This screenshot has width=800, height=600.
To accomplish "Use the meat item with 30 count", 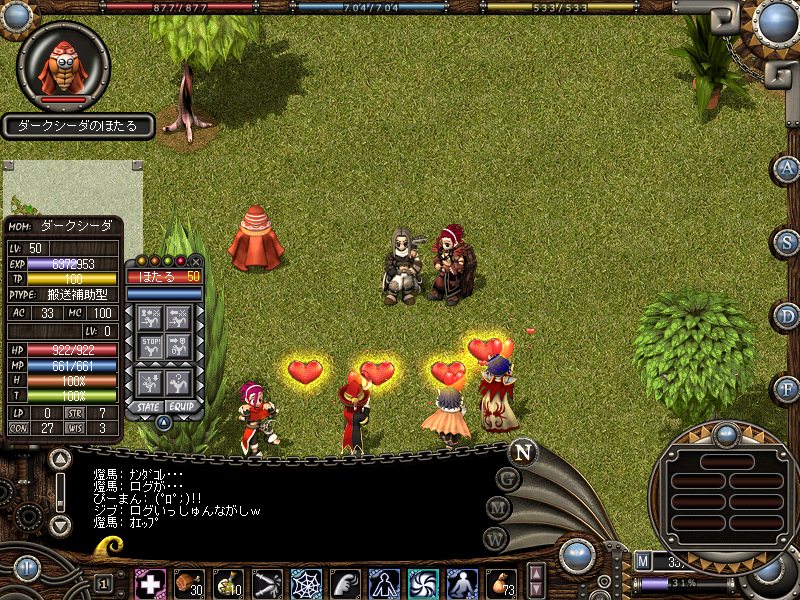I will [x=189, y=583].
